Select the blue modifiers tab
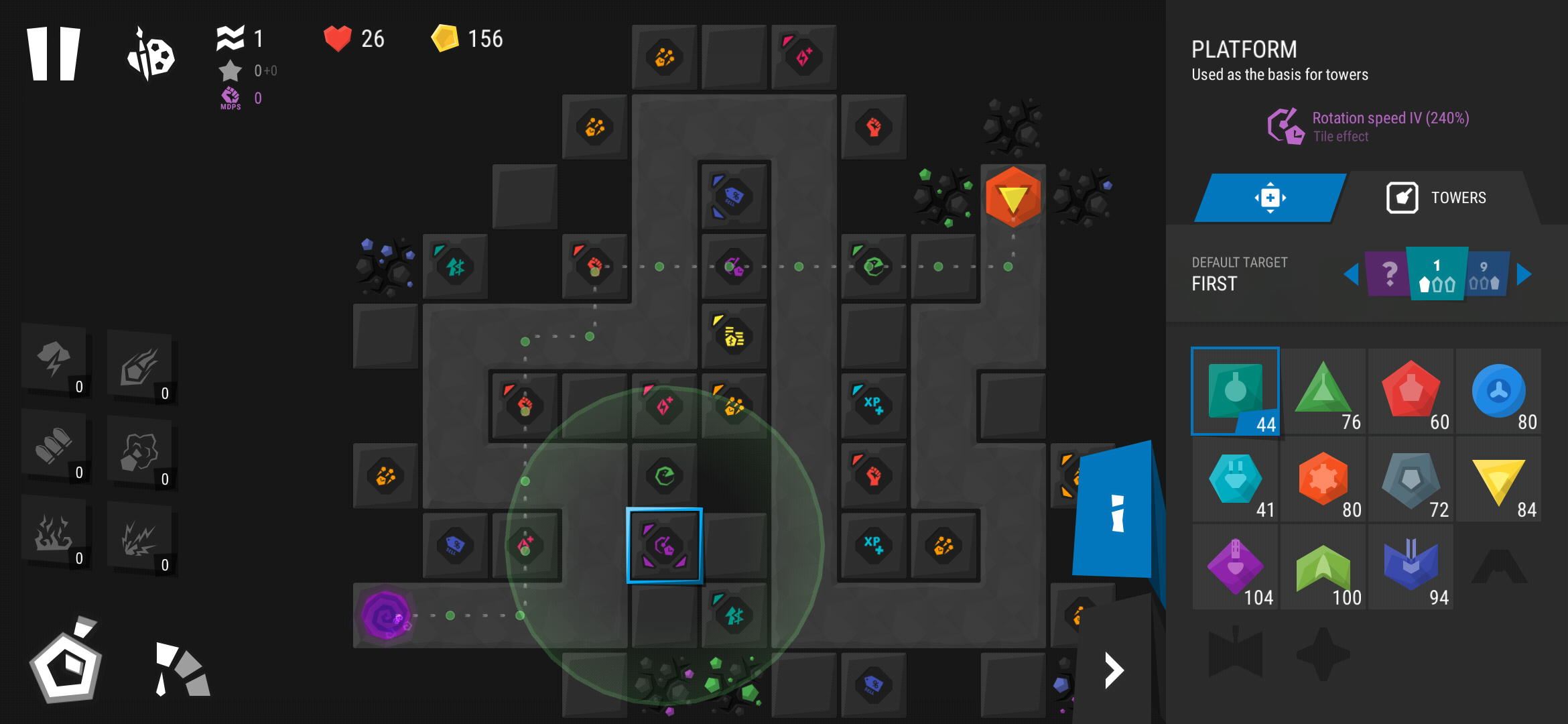 (1270, 198)
